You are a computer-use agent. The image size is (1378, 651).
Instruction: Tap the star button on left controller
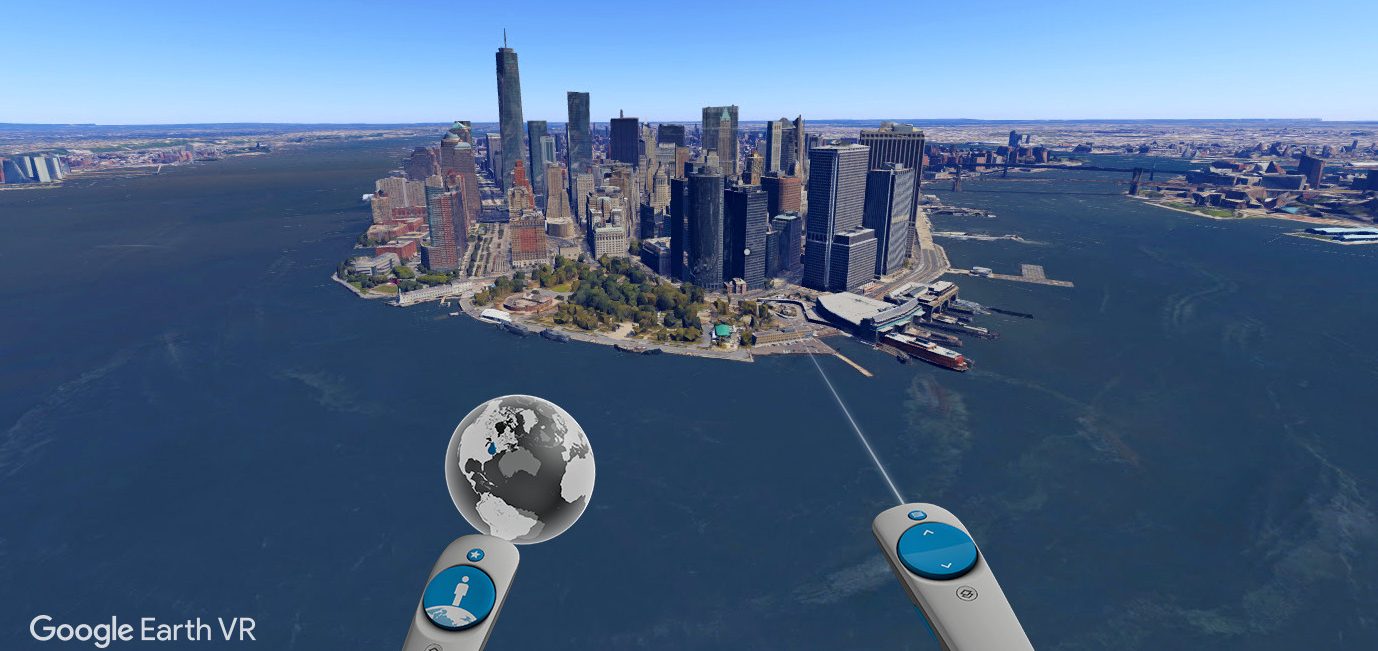(475, 554)
